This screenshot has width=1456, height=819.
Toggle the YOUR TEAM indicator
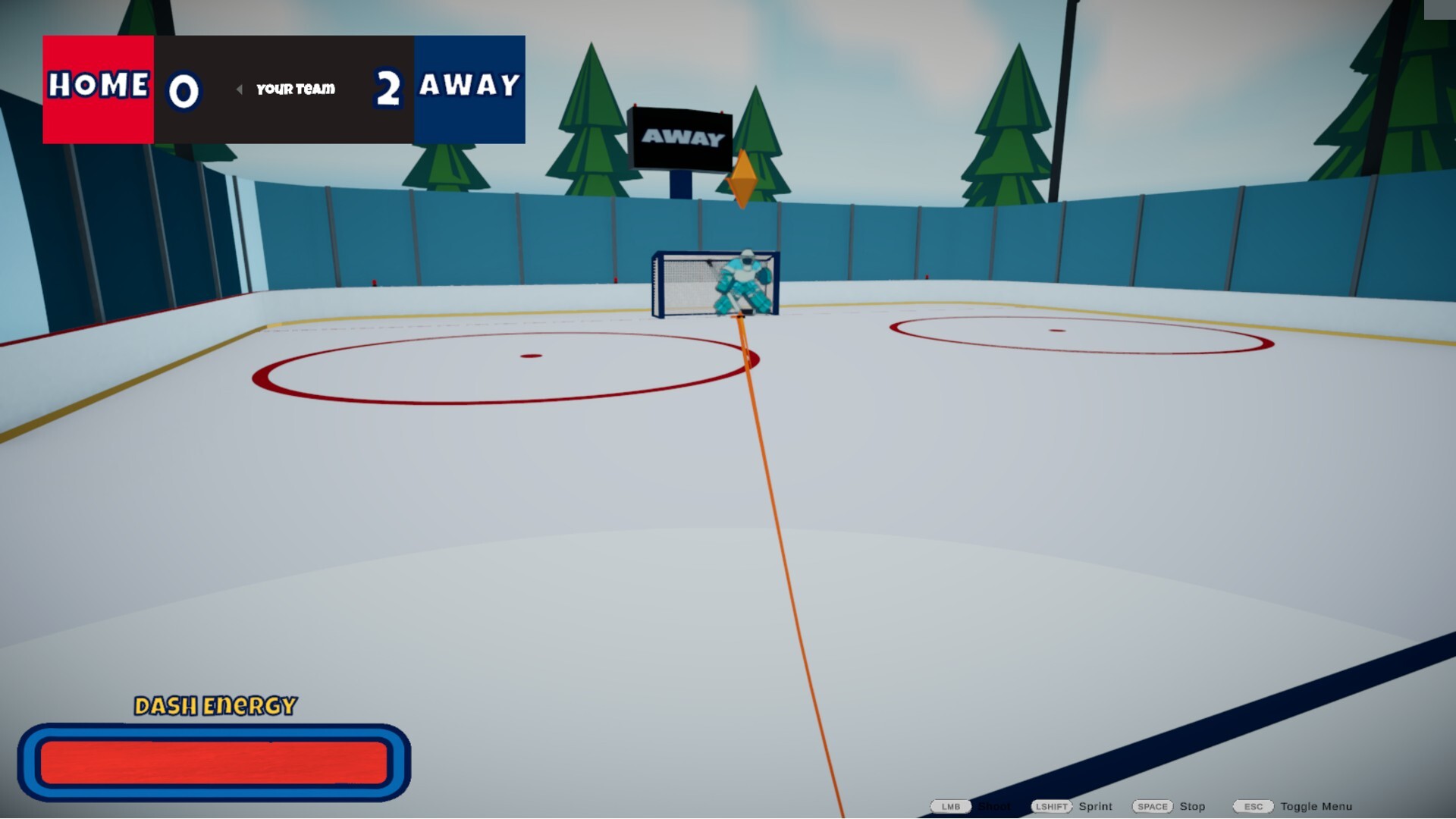pos(294,89)
